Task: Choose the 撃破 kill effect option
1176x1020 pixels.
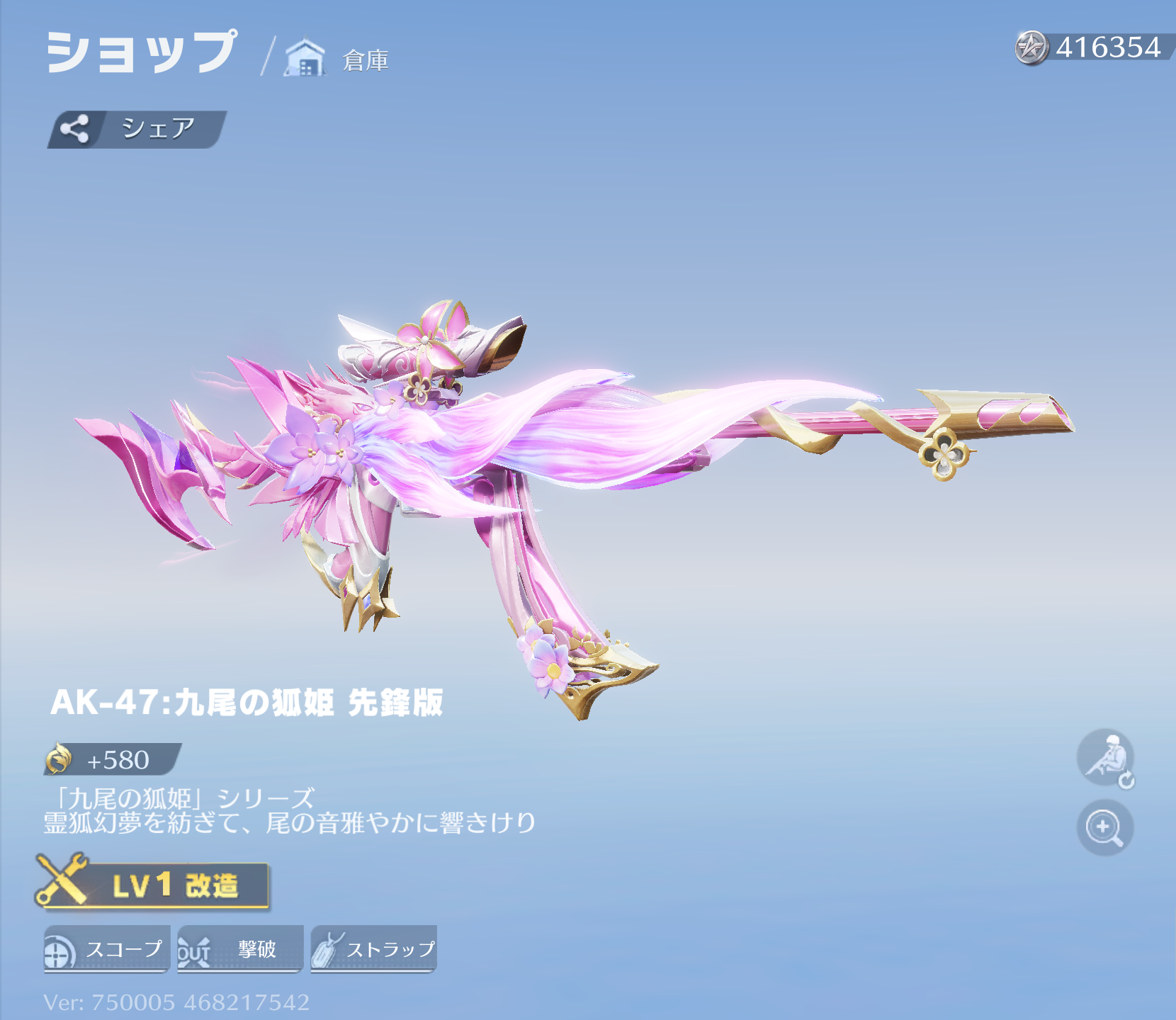Action: 239,949
